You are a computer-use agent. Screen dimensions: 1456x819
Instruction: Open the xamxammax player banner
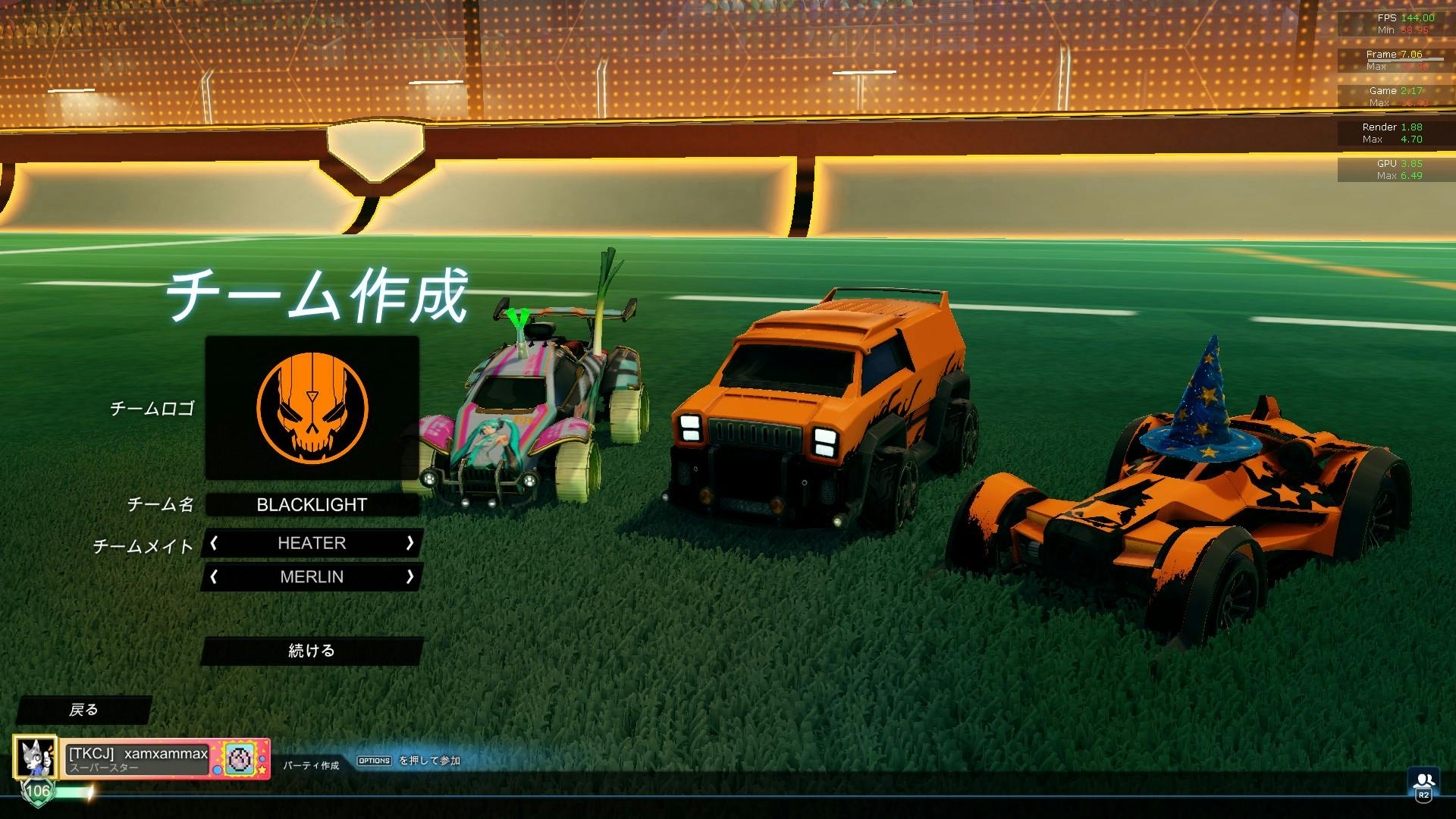tap(136, 758)
